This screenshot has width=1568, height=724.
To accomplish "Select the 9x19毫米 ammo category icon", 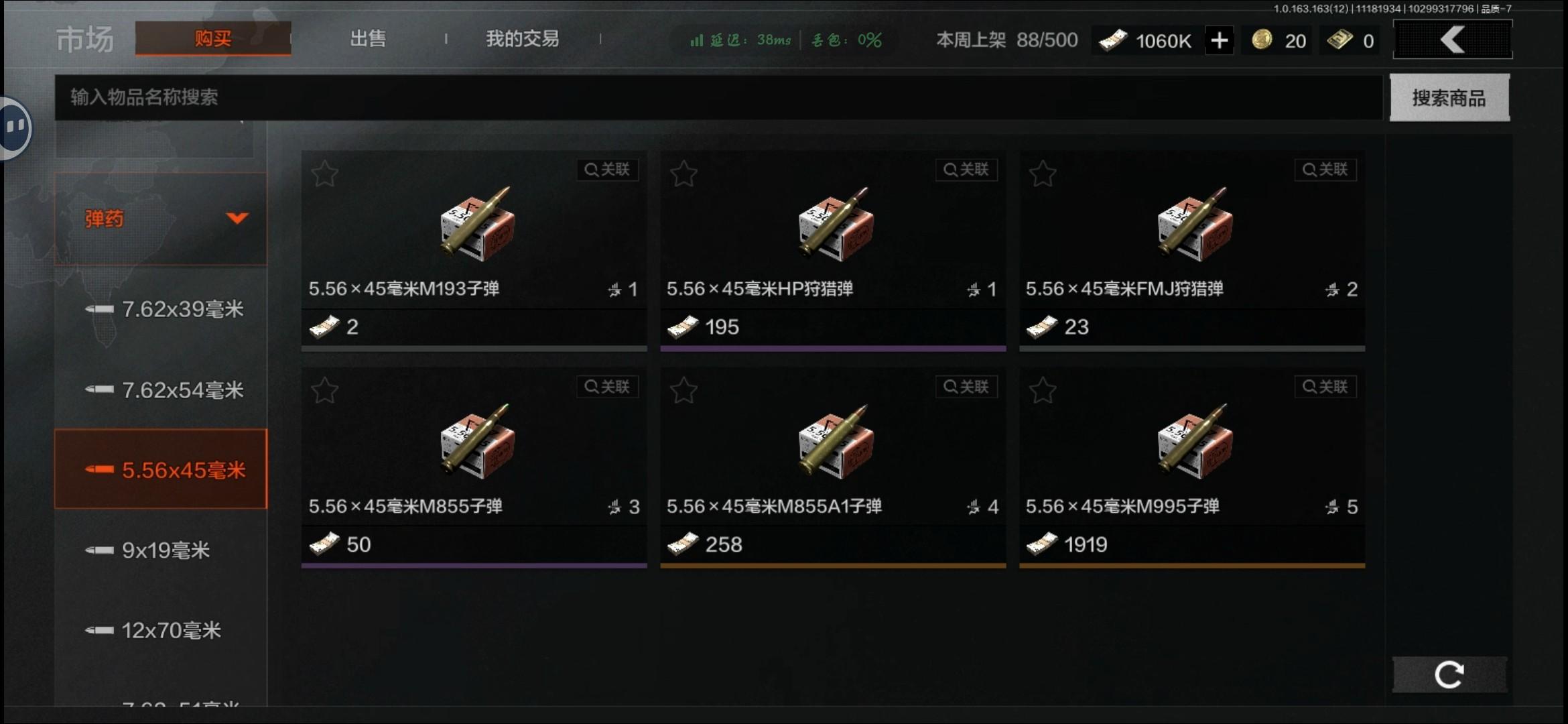I will [100, 550].
